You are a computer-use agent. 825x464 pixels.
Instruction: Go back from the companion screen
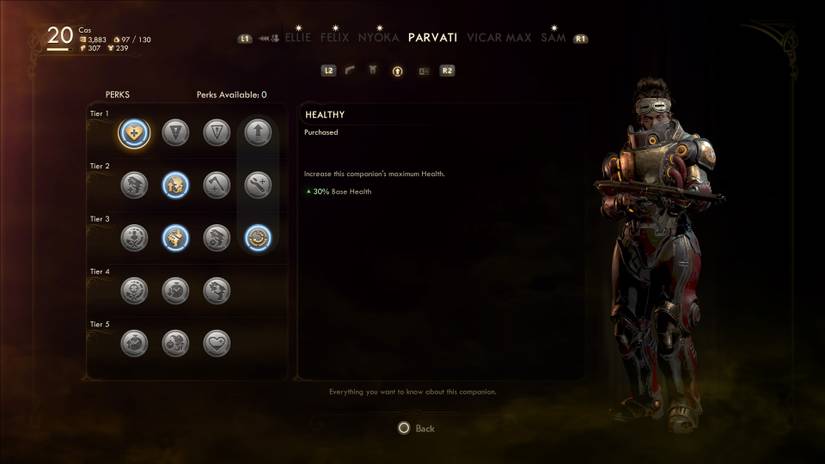[x=416, y=428]
